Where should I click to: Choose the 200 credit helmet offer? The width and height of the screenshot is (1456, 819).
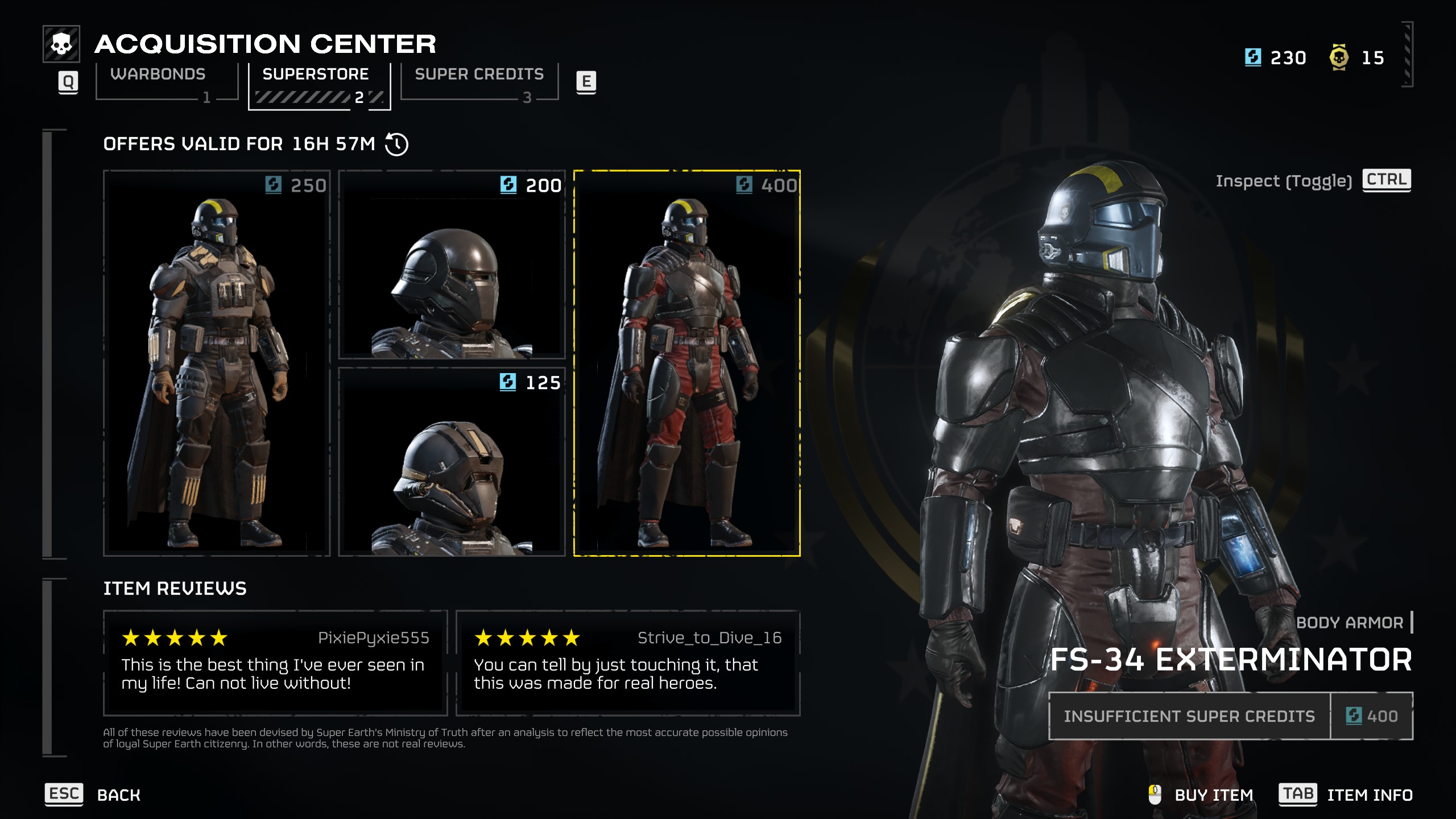pyautogui.click(x=452, y=264)
